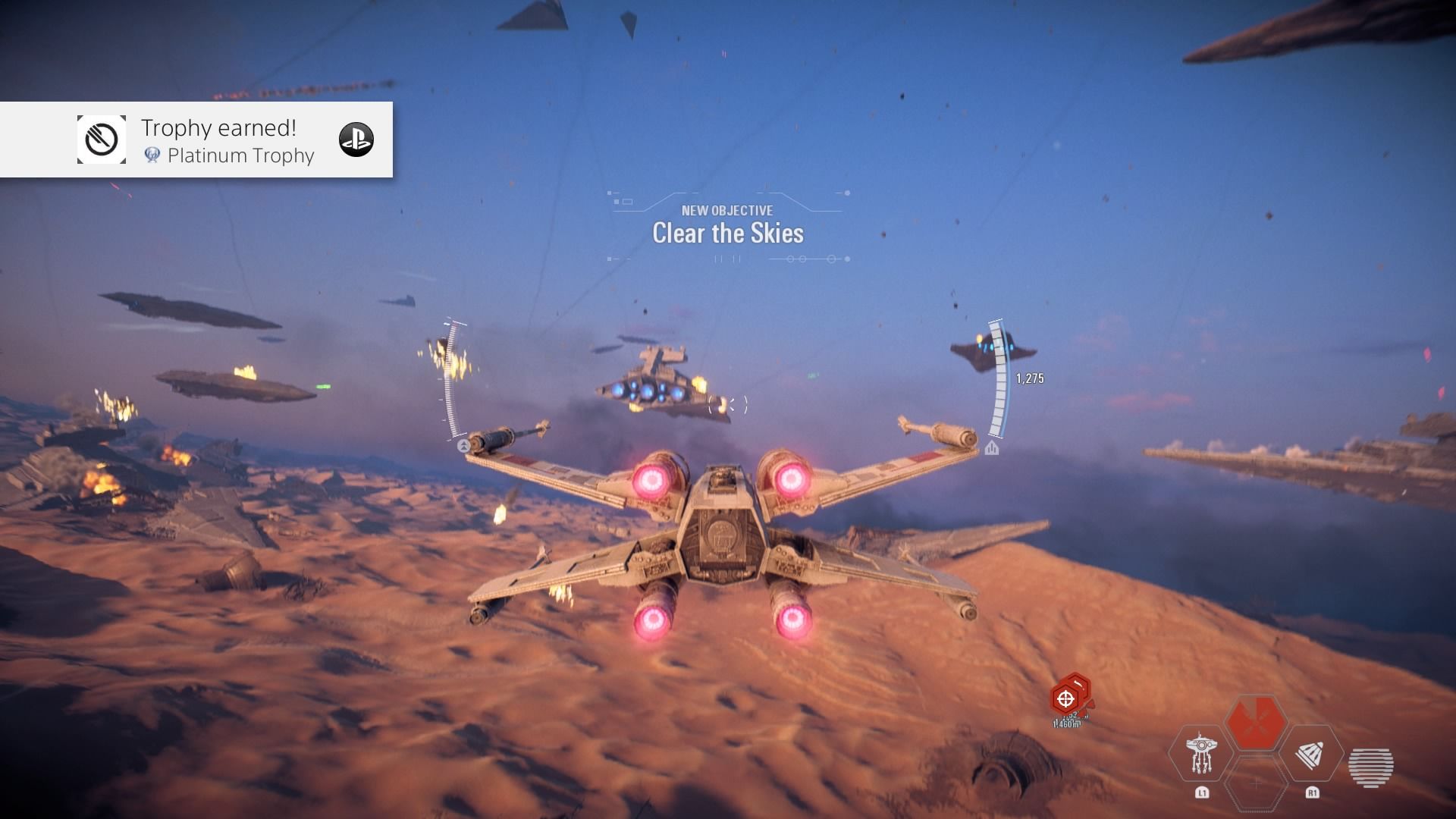Click the Battlefront game icon in the notification
1456x819 pixels.
point(102,139)
